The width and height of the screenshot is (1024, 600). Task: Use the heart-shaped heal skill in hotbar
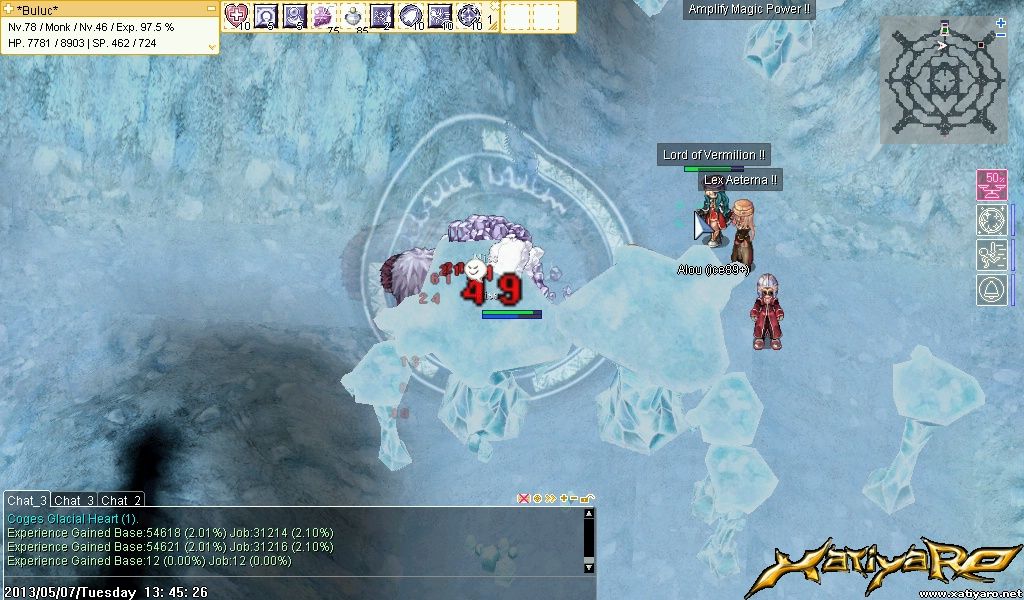(x=237, y=15)
